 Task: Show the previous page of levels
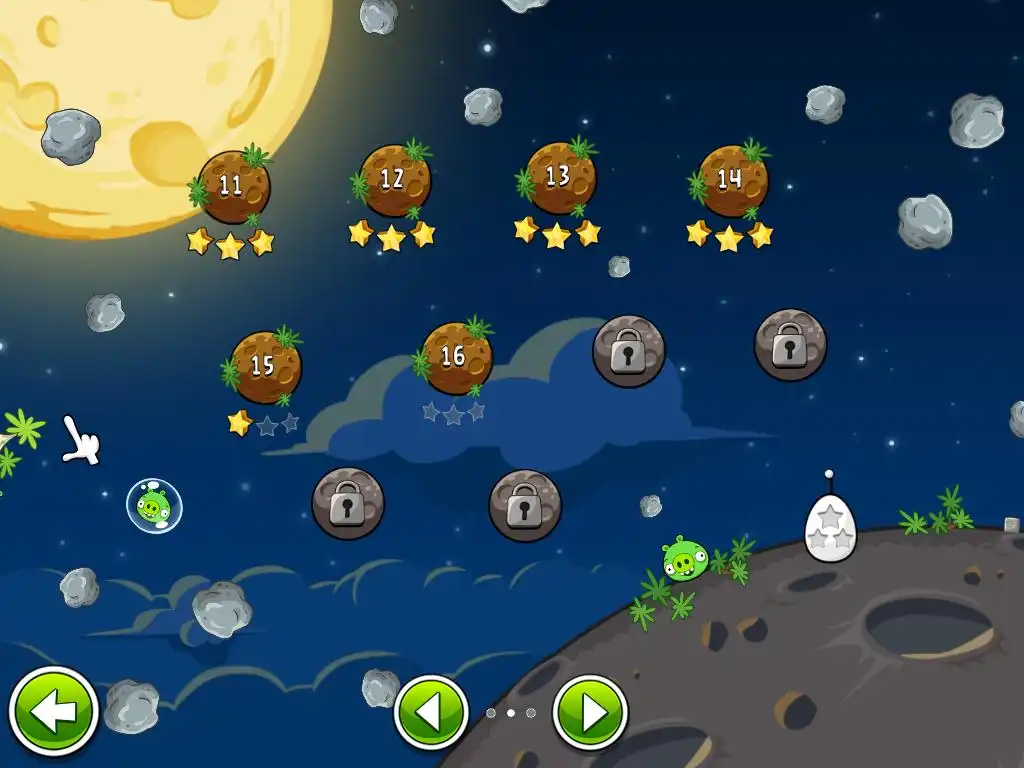pos(431,713)
